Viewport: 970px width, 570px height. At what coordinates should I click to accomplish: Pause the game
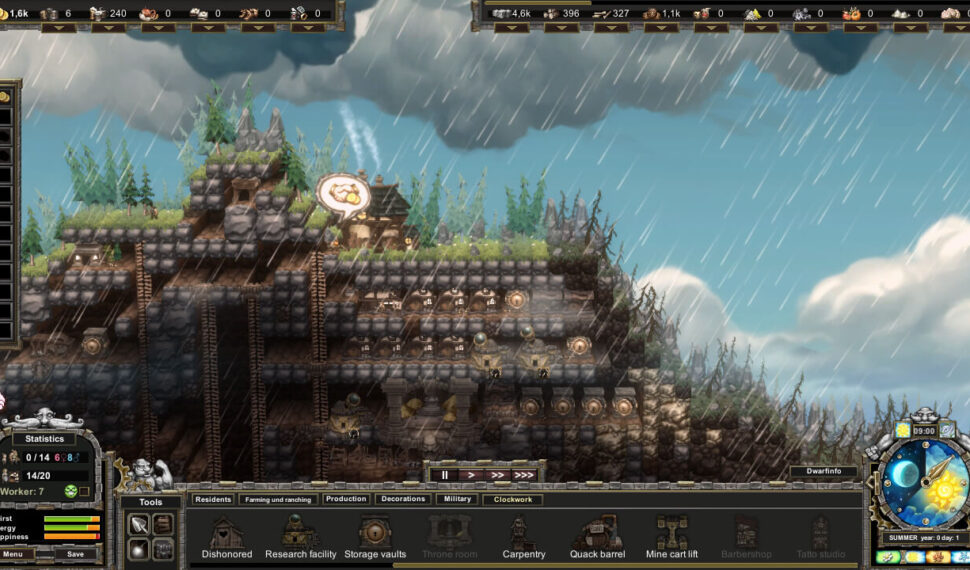445,475
